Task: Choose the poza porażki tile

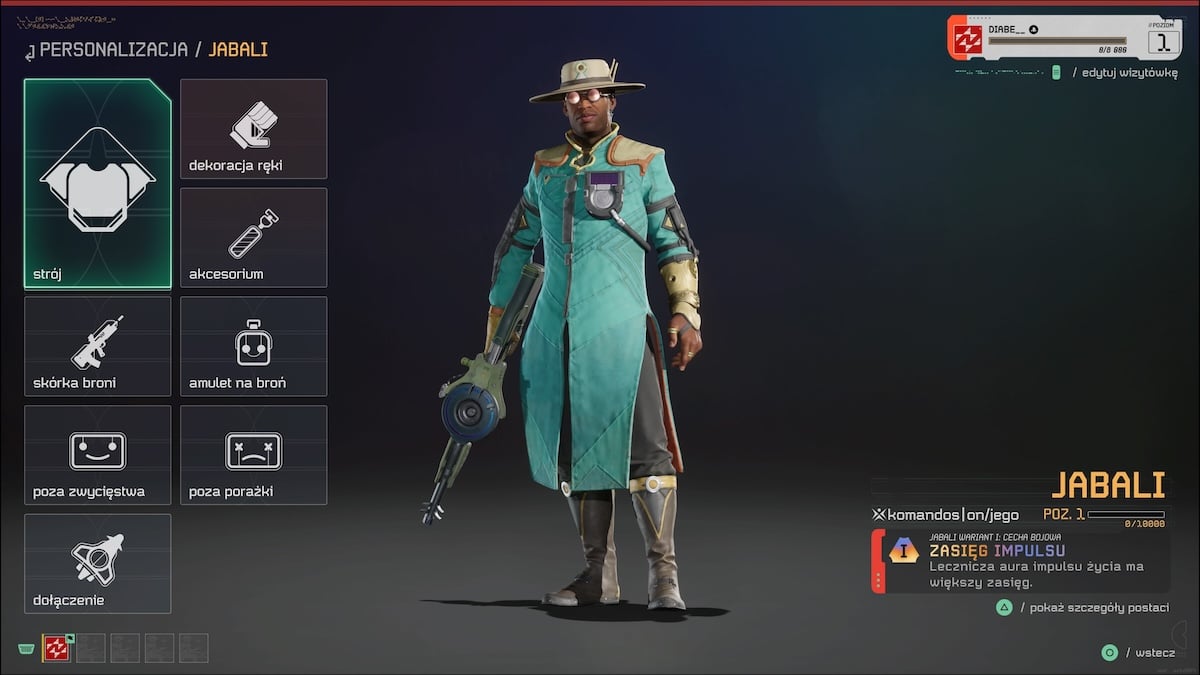Action: pyautogui.click(x=253, y=455)
